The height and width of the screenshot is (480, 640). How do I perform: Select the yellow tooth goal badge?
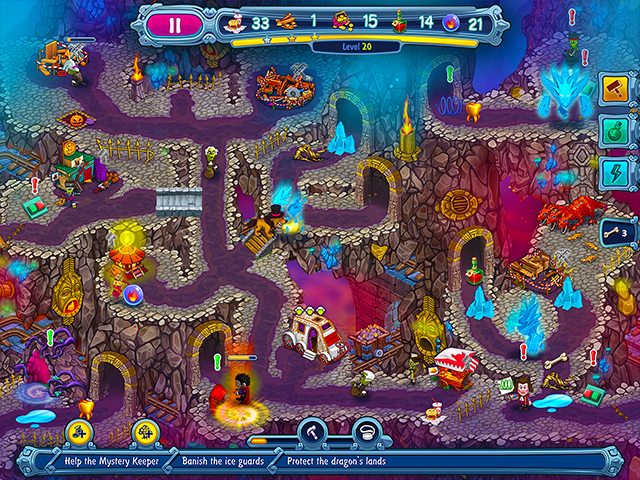click(x=79, y=431)
